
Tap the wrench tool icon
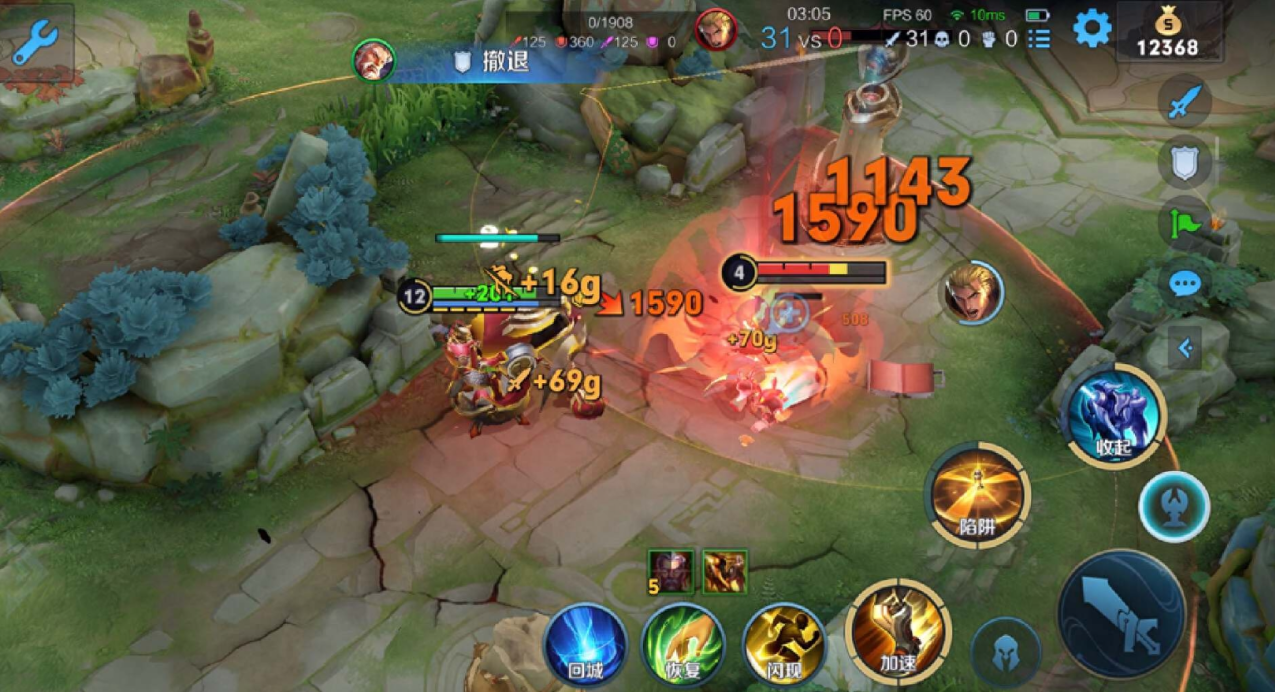(x=35, y=40)
